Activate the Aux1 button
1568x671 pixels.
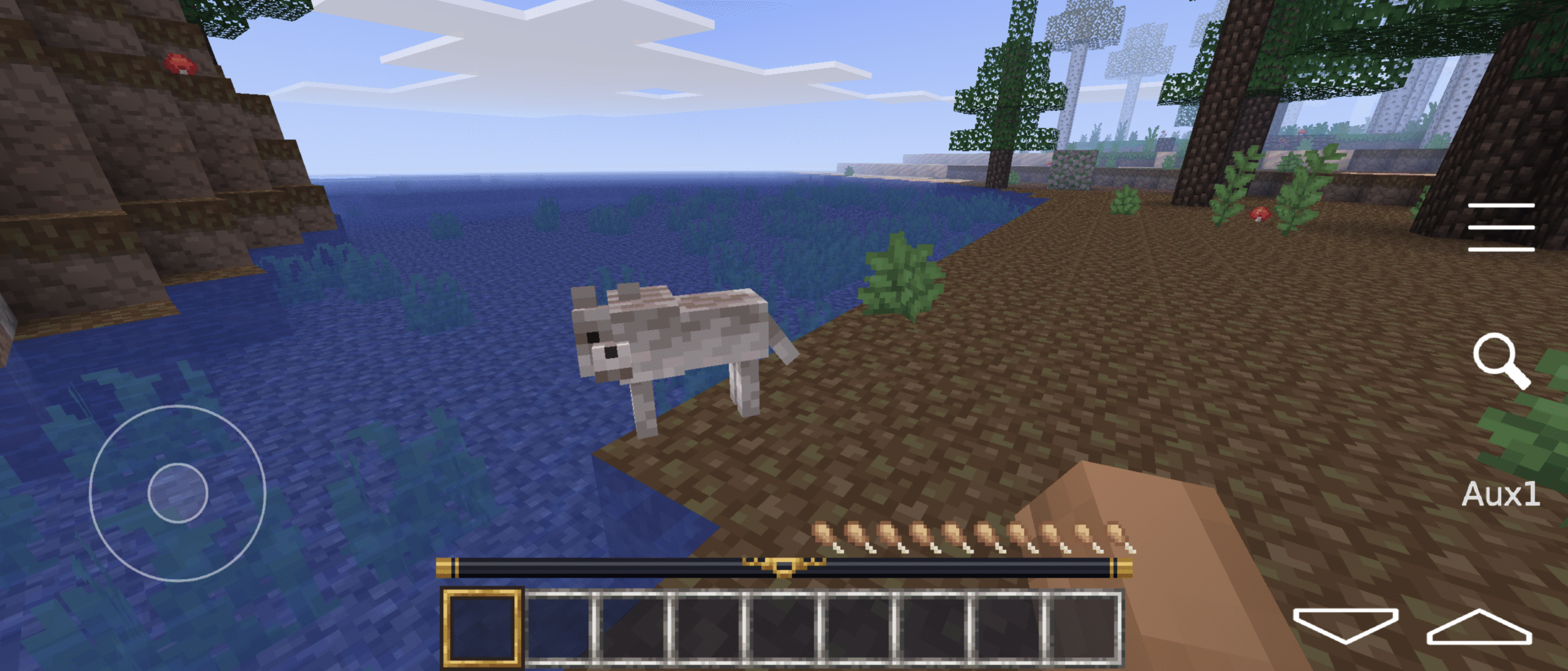pos(1501,495)
